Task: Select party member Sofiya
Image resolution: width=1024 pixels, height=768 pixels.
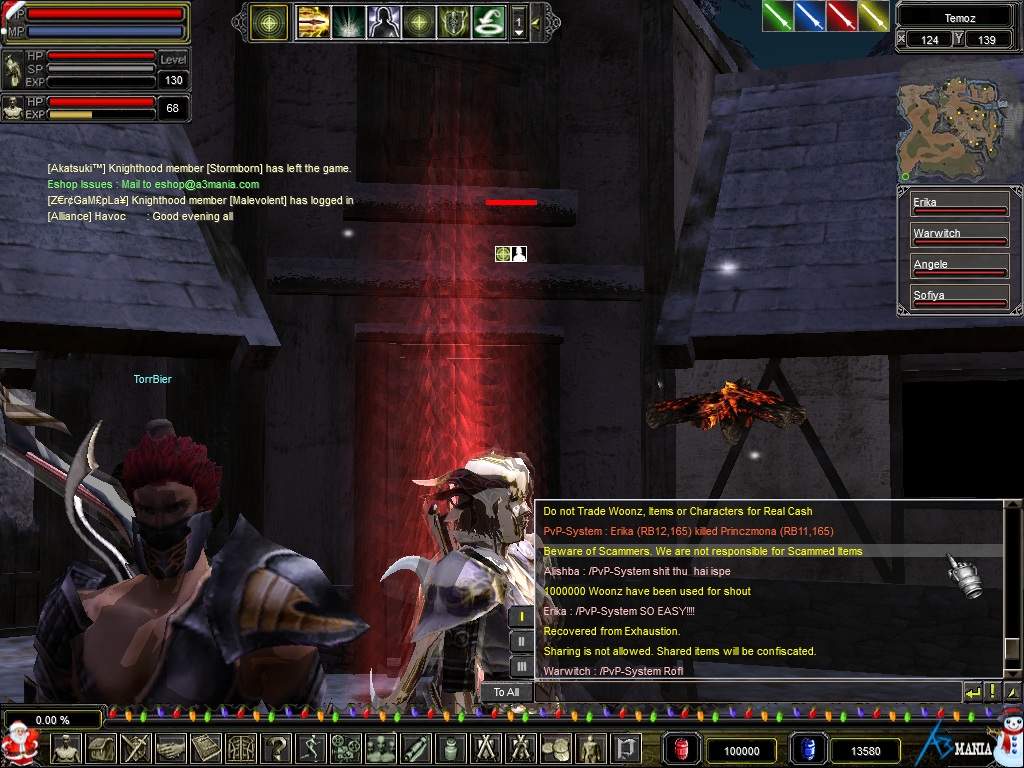Action: coord(958,298)
